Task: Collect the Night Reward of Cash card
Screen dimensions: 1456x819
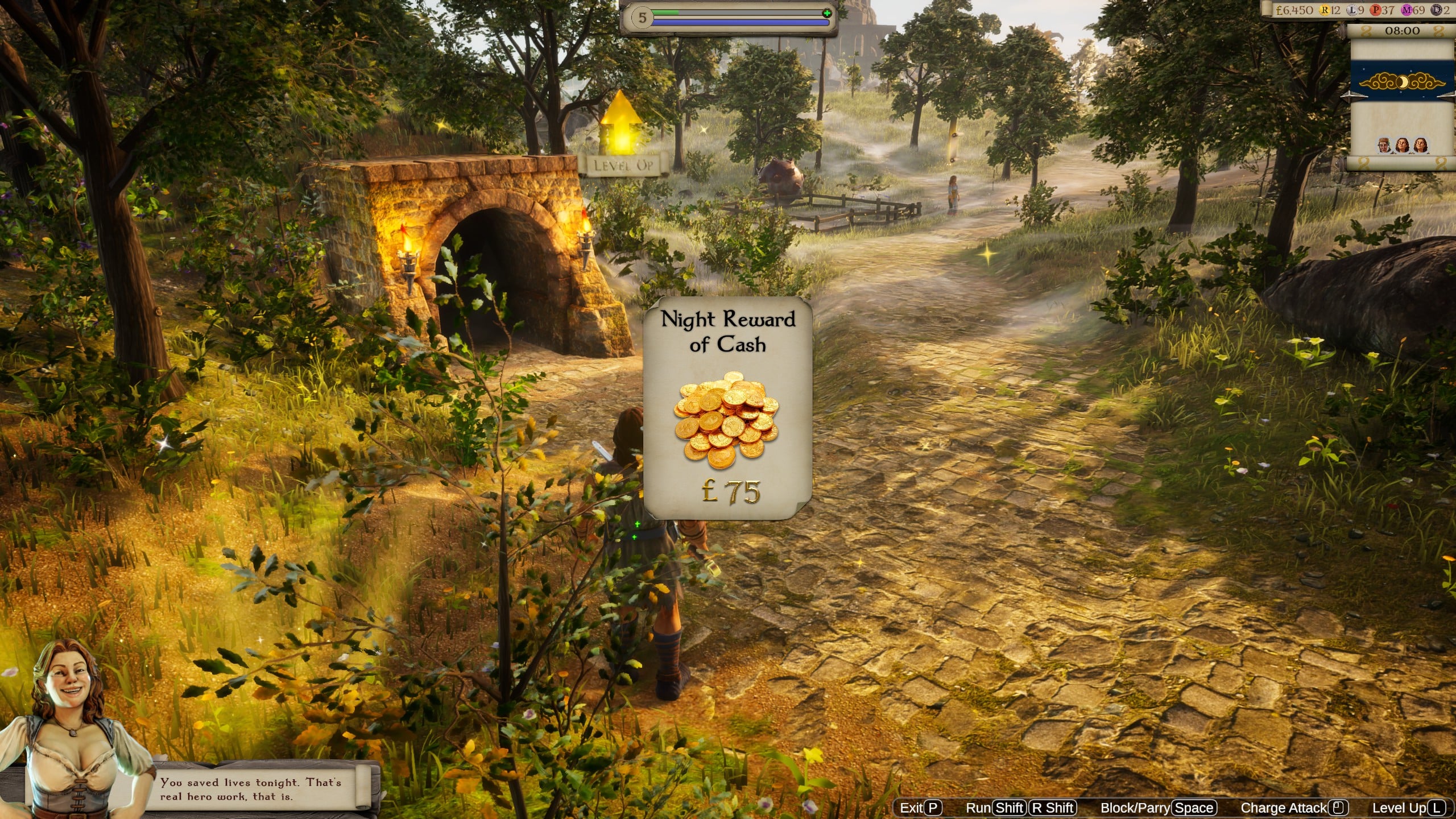Action: pyautogui.click(x=727, y=407)
